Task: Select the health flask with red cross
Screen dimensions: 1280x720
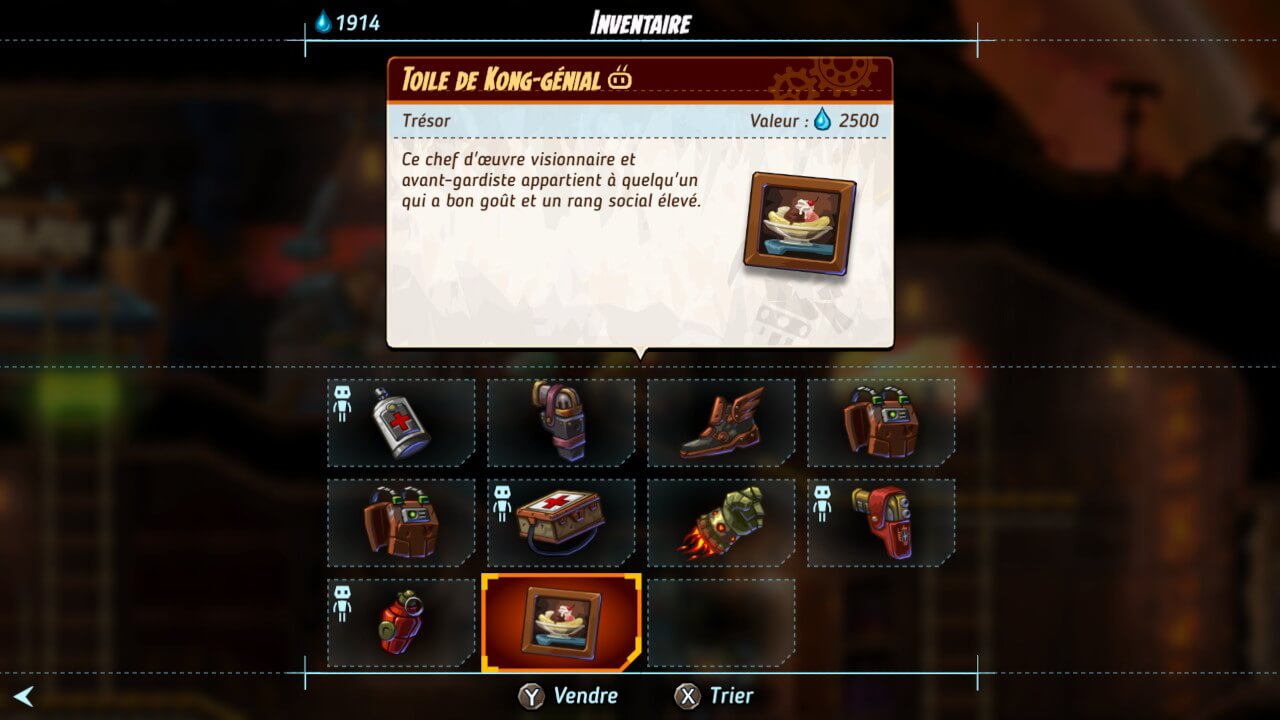Action: click(401, 423)
